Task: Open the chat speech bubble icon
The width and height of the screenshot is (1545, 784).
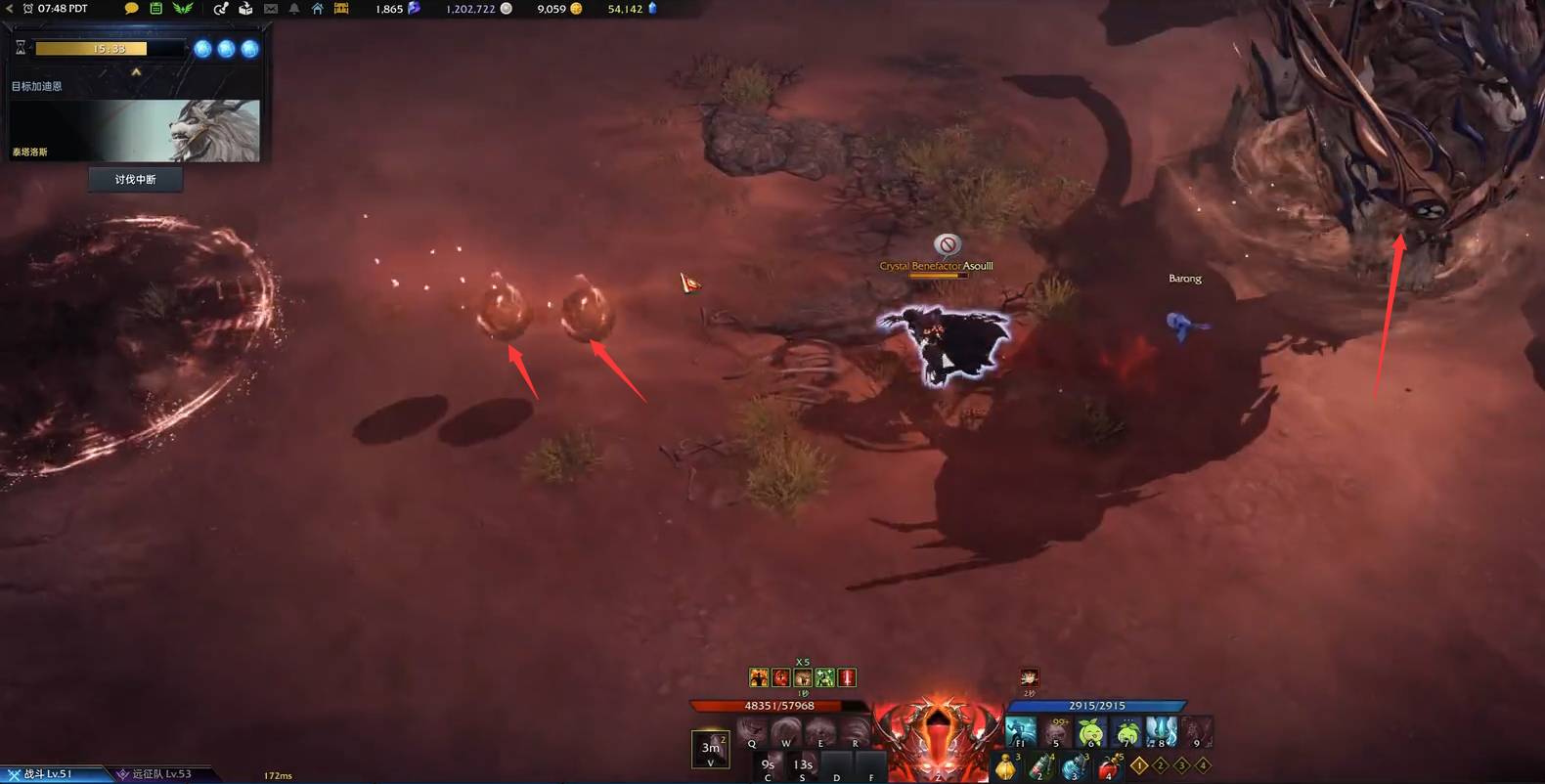Action: pos(131,9)
